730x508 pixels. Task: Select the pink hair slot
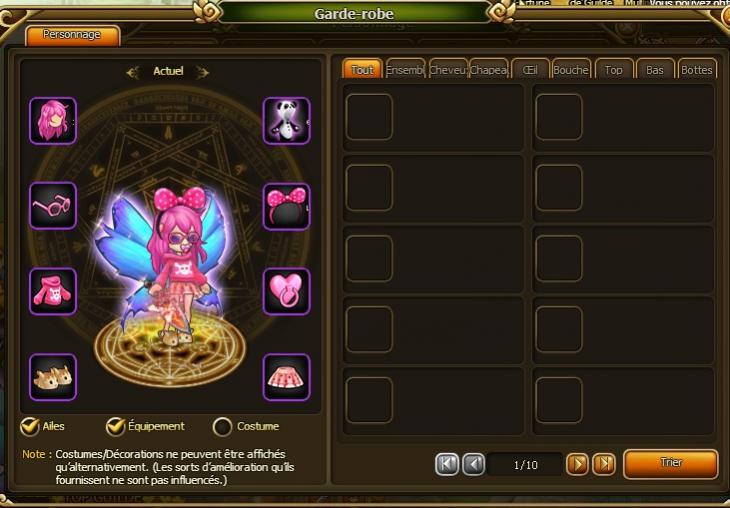tap(53, 121)
